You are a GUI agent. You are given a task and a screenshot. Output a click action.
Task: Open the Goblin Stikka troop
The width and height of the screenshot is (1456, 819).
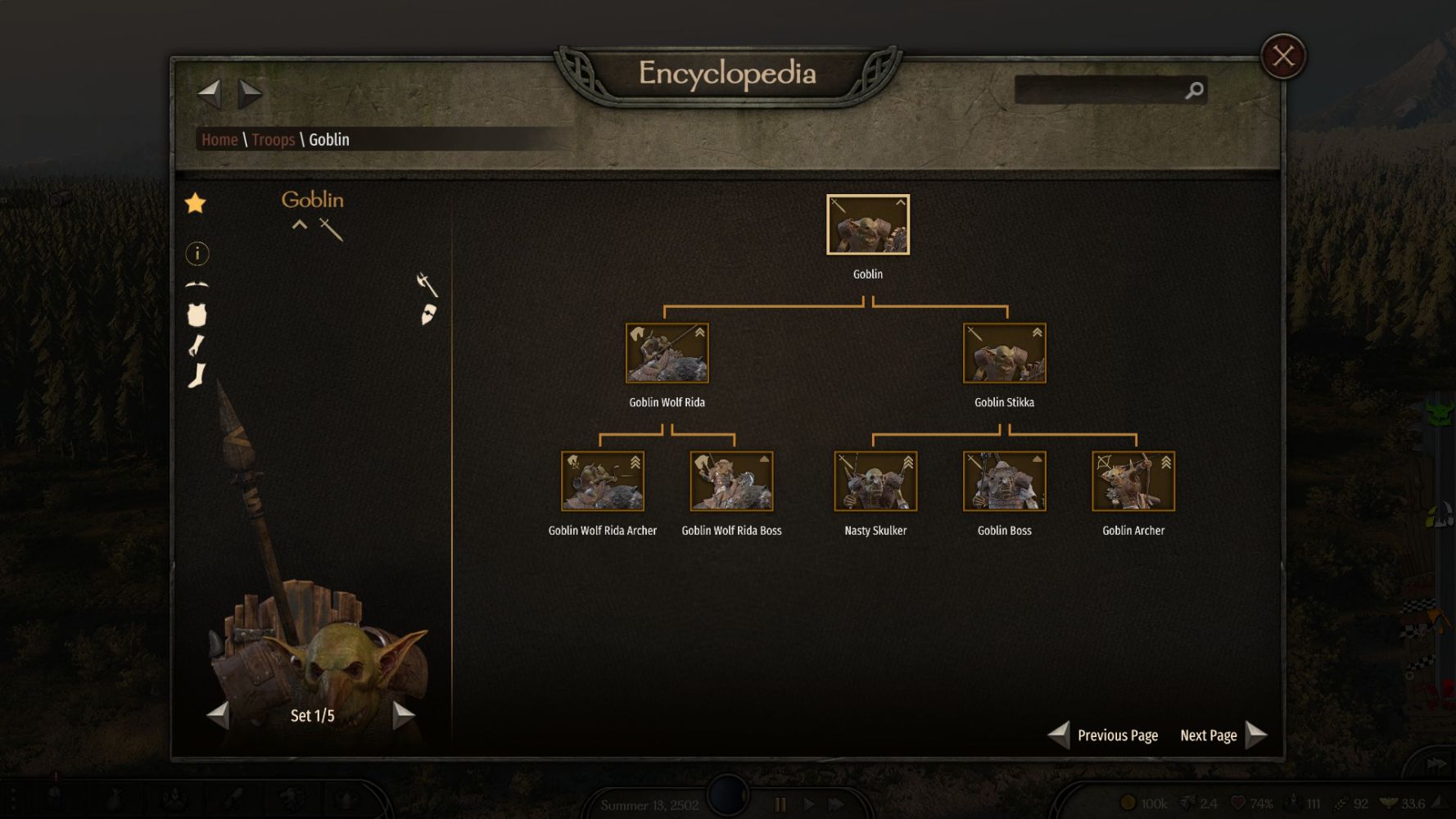click(x=1004, y=353)
